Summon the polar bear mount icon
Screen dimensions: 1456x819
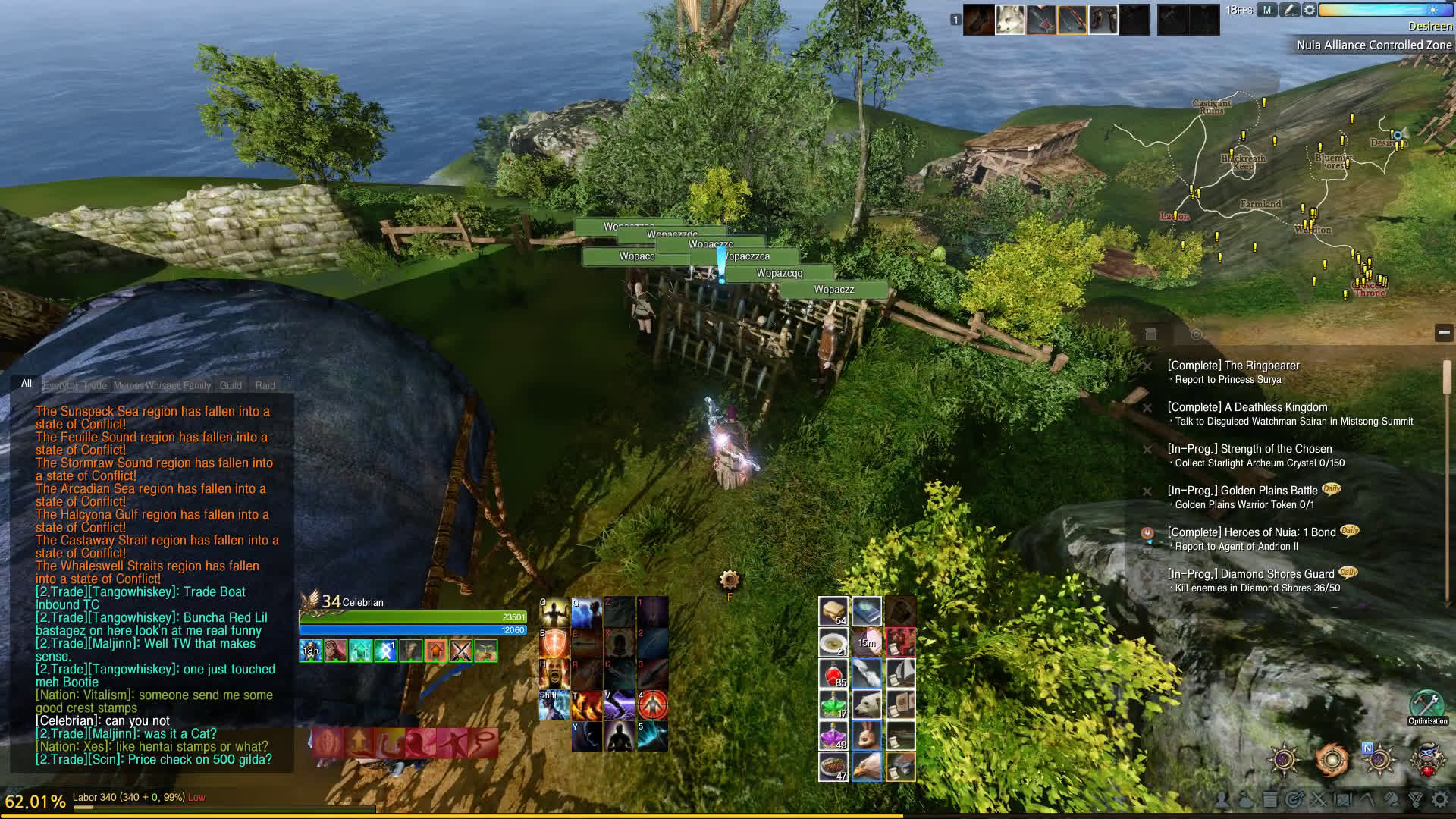tap(866, 704)
